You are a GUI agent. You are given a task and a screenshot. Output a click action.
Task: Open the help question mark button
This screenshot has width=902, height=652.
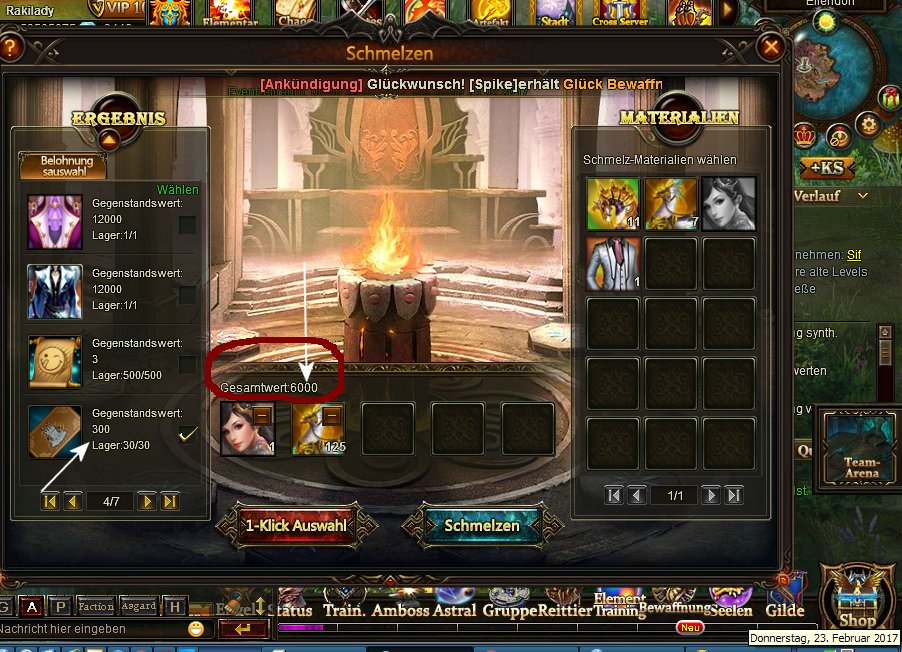(11, 47)
